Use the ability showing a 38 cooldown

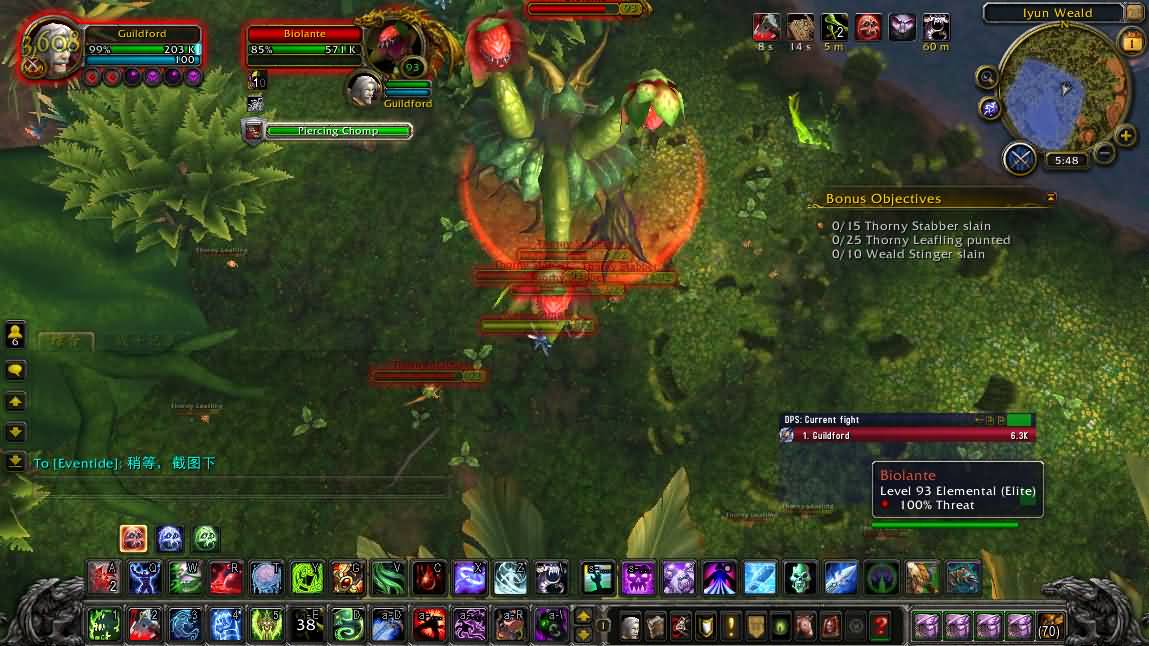[x=306, y=625]
